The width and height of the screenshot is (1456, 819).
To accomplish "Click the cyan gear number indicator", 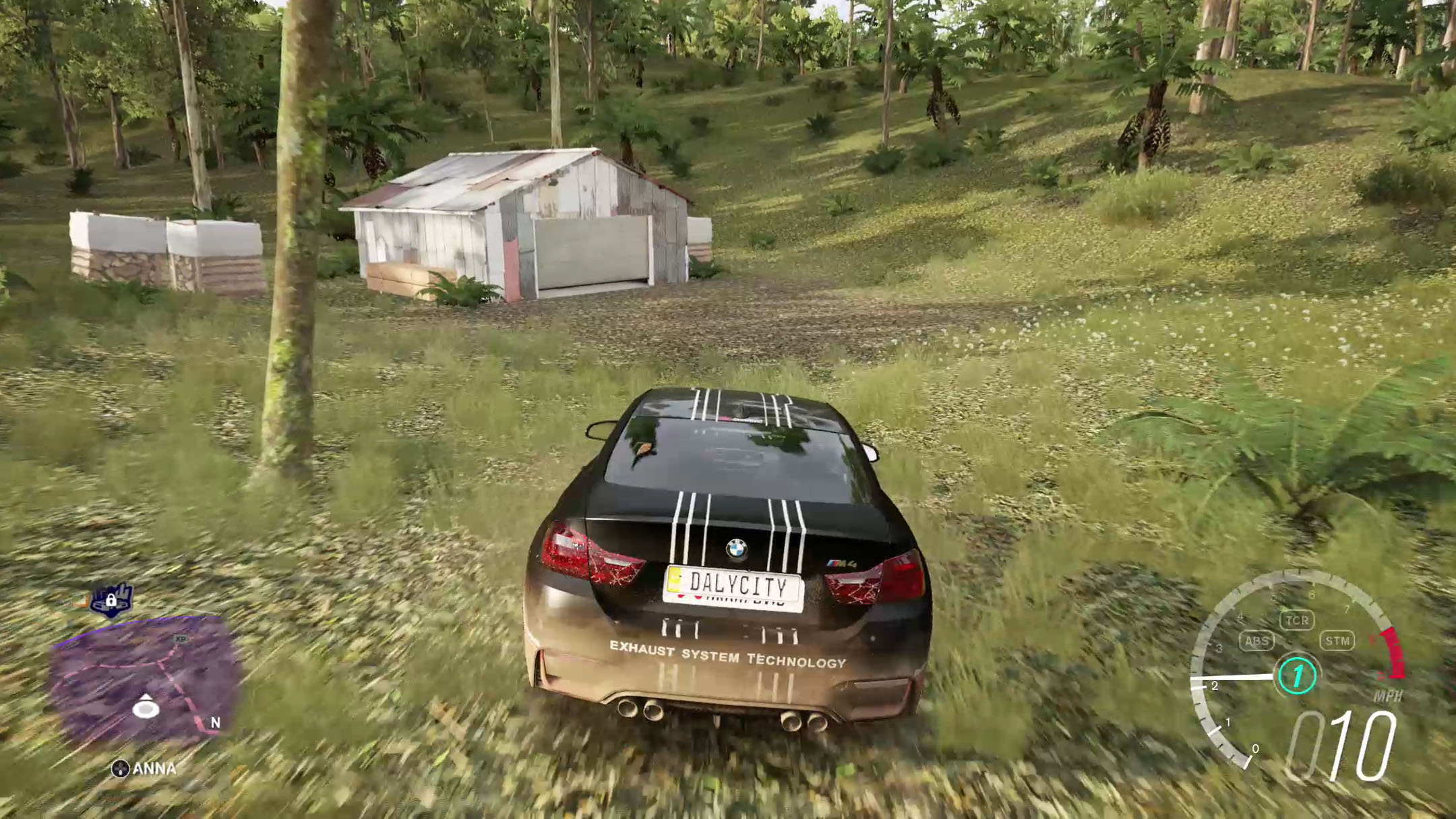I will [1297, 675].
